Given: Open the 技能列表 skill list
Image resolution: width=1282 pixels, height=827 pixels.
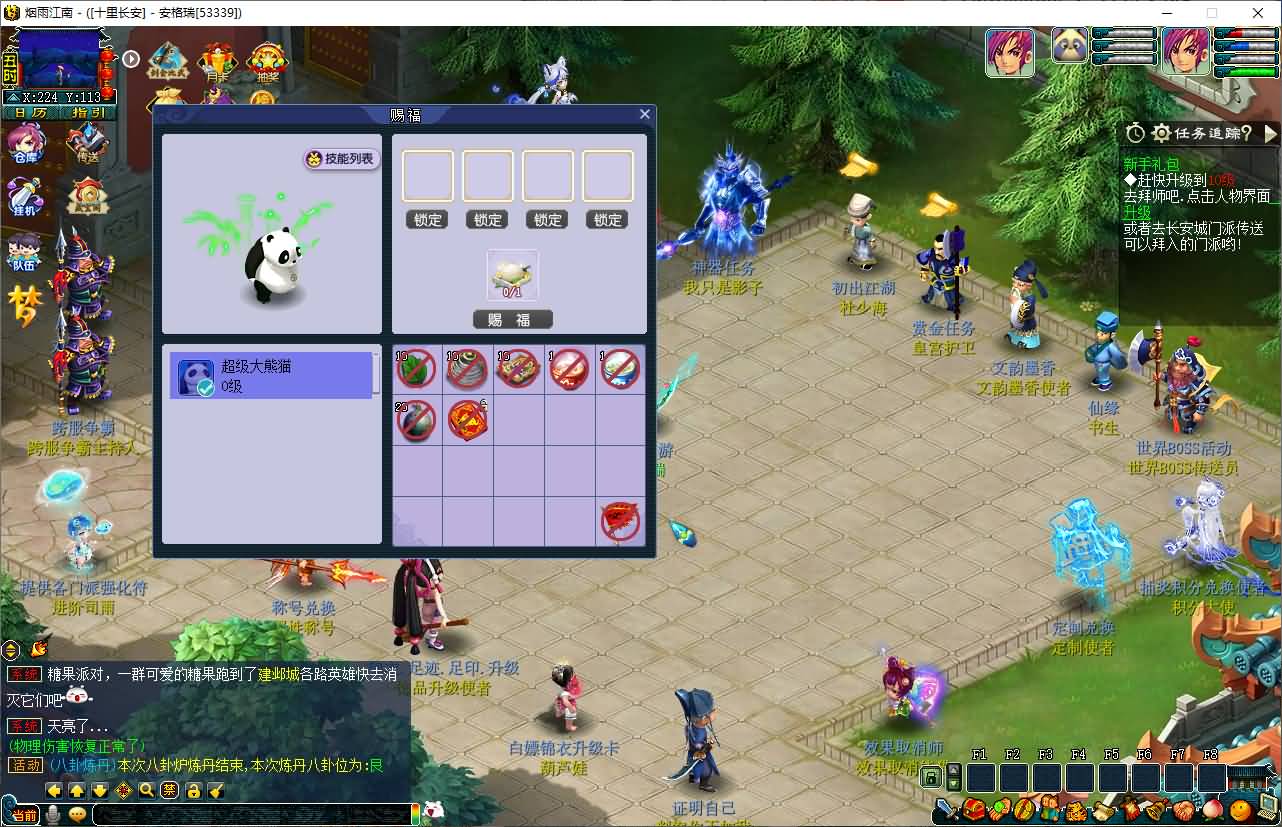Looking at the screenshot, I should (342, 159).
